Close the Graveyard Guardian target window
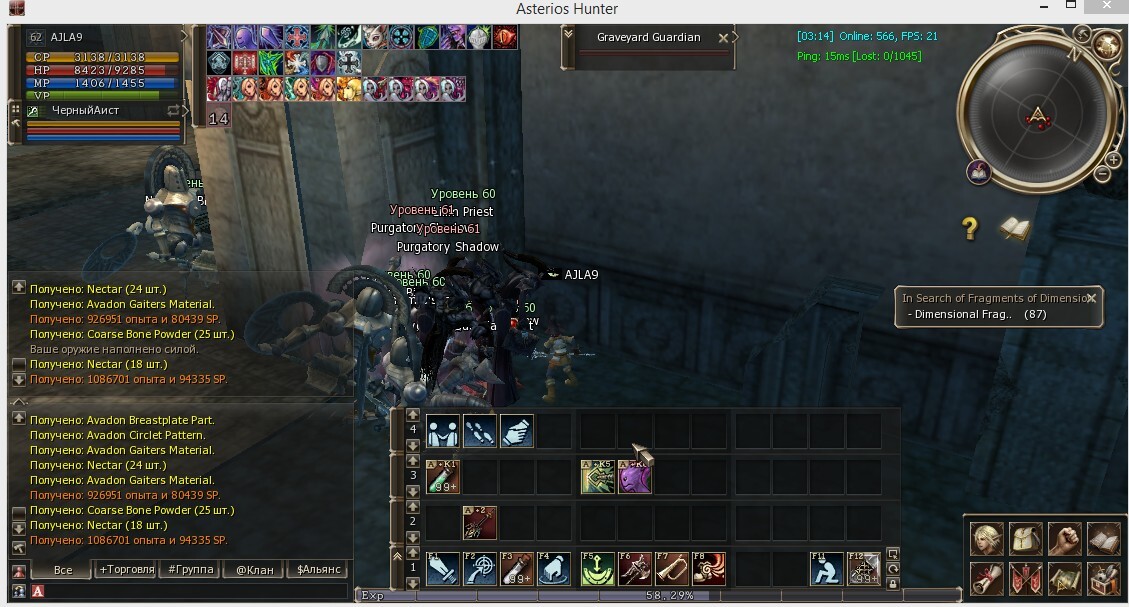 coord(723,38)
